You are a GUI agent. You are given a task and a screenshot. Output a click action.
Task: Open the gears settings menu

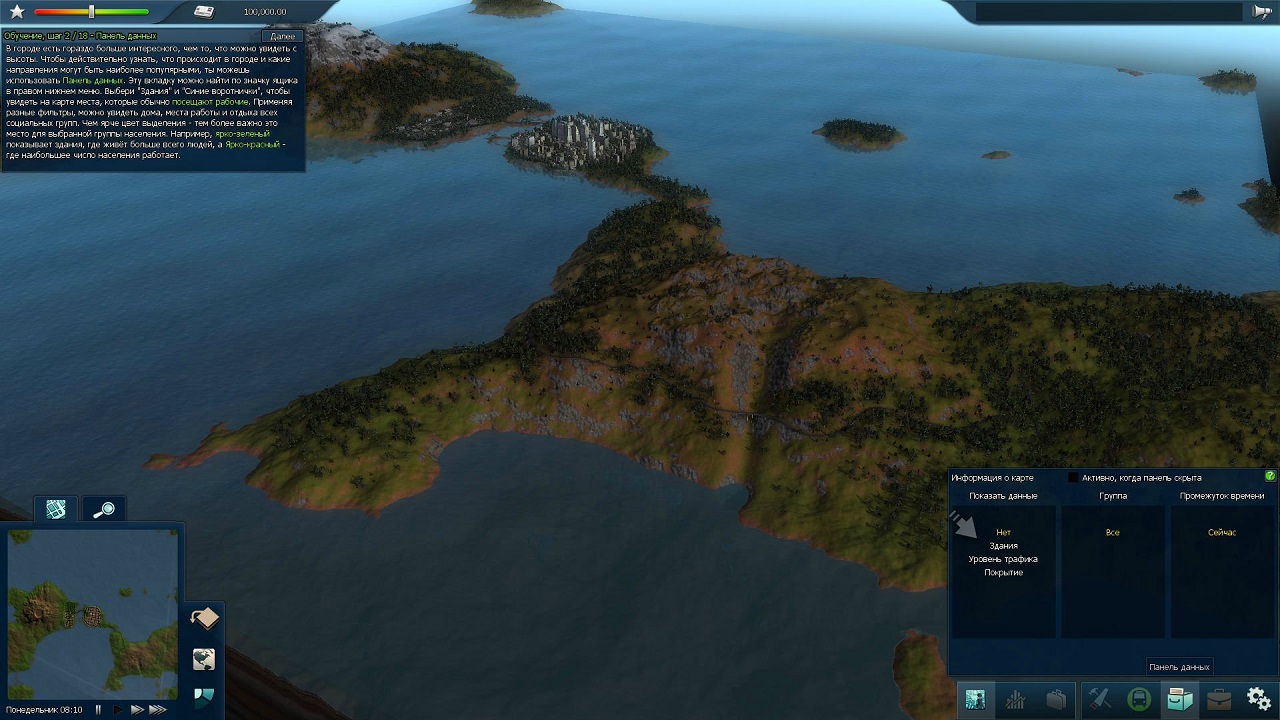pos(1258,699)
